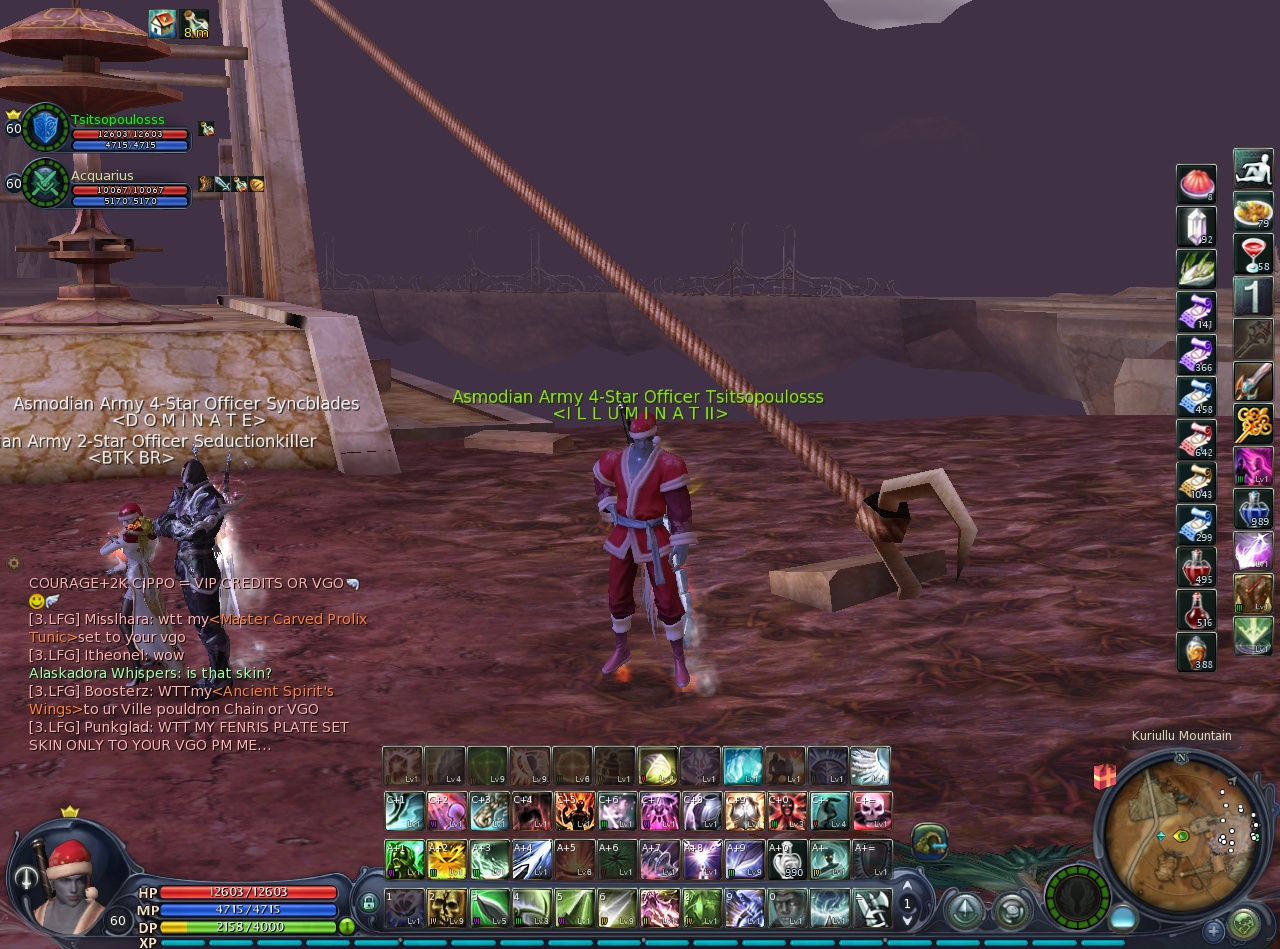Activate the sitting figure rest action
The image size is (1280, 949).
point(1253,169)
